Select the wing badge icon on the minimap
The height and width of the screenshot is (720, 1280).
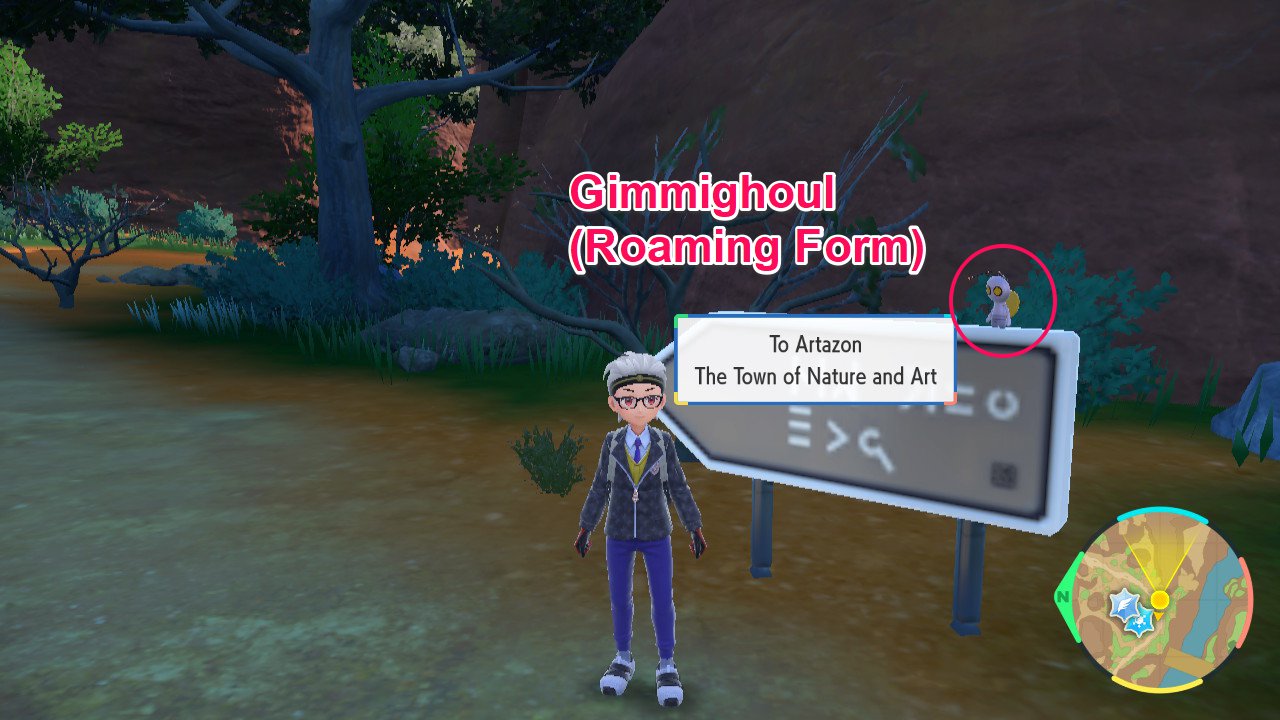[x=1125, y=602]
